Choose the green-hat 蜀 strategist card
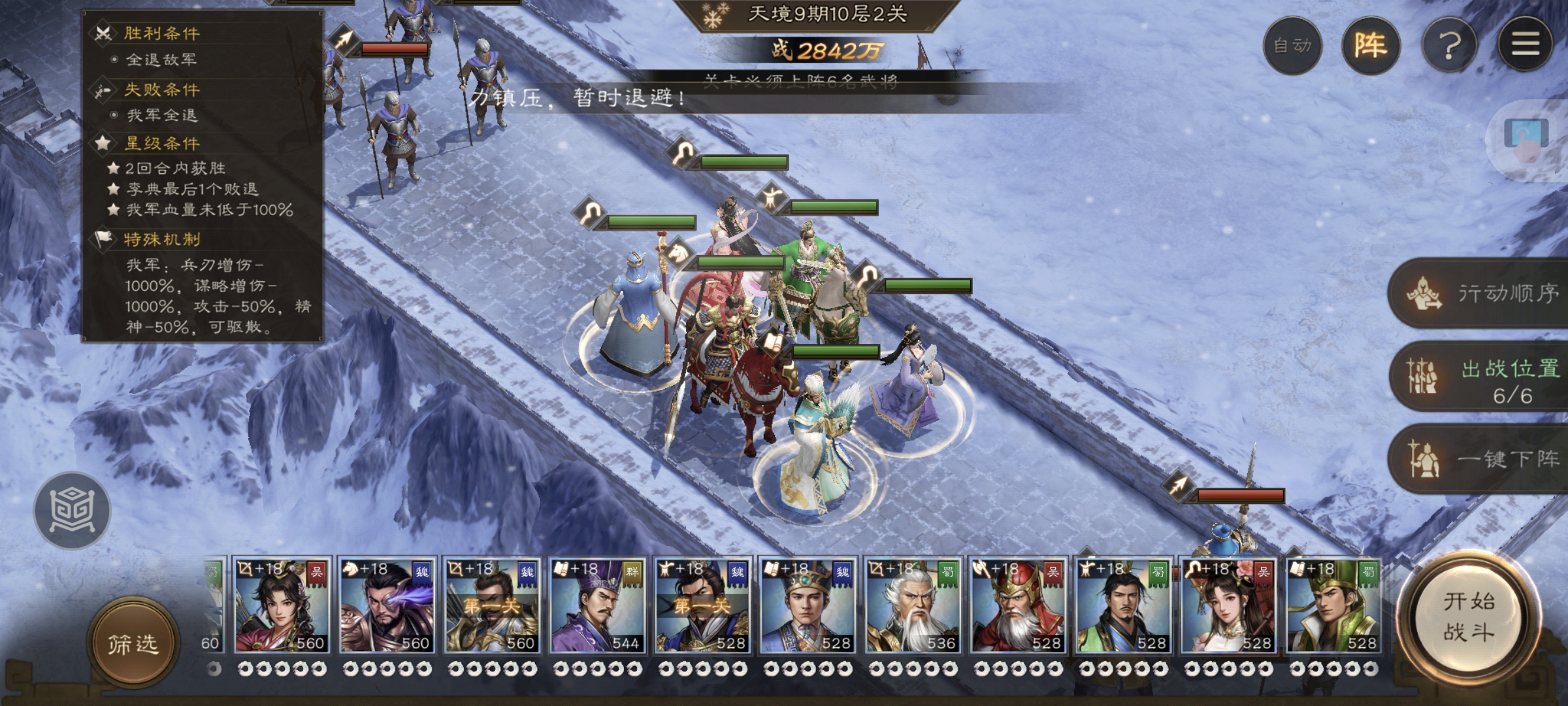The image size is (1568, 706). (x=1333, y=606)
